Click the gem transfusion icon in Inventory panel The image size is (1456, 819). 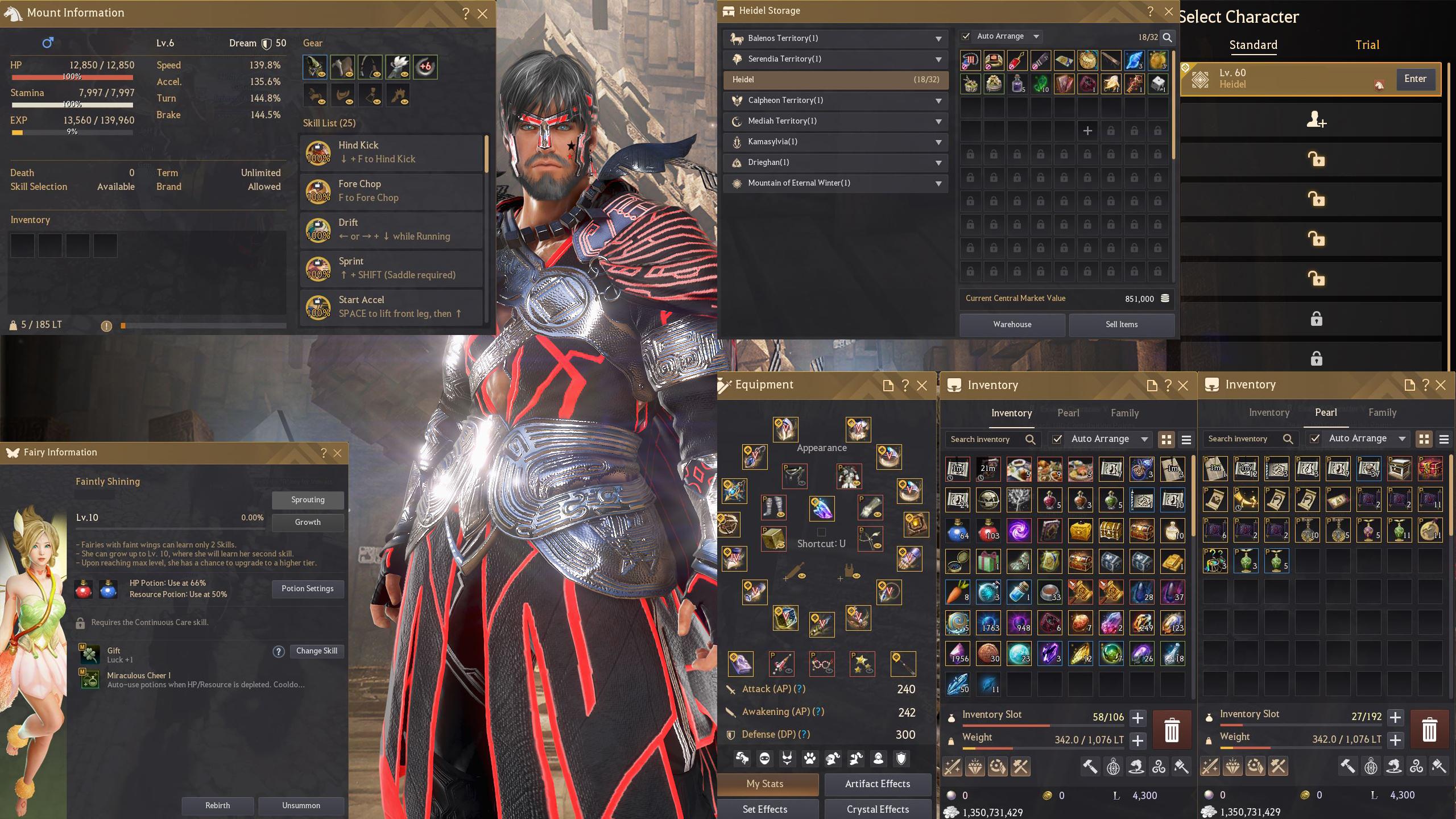pos(976,767)
